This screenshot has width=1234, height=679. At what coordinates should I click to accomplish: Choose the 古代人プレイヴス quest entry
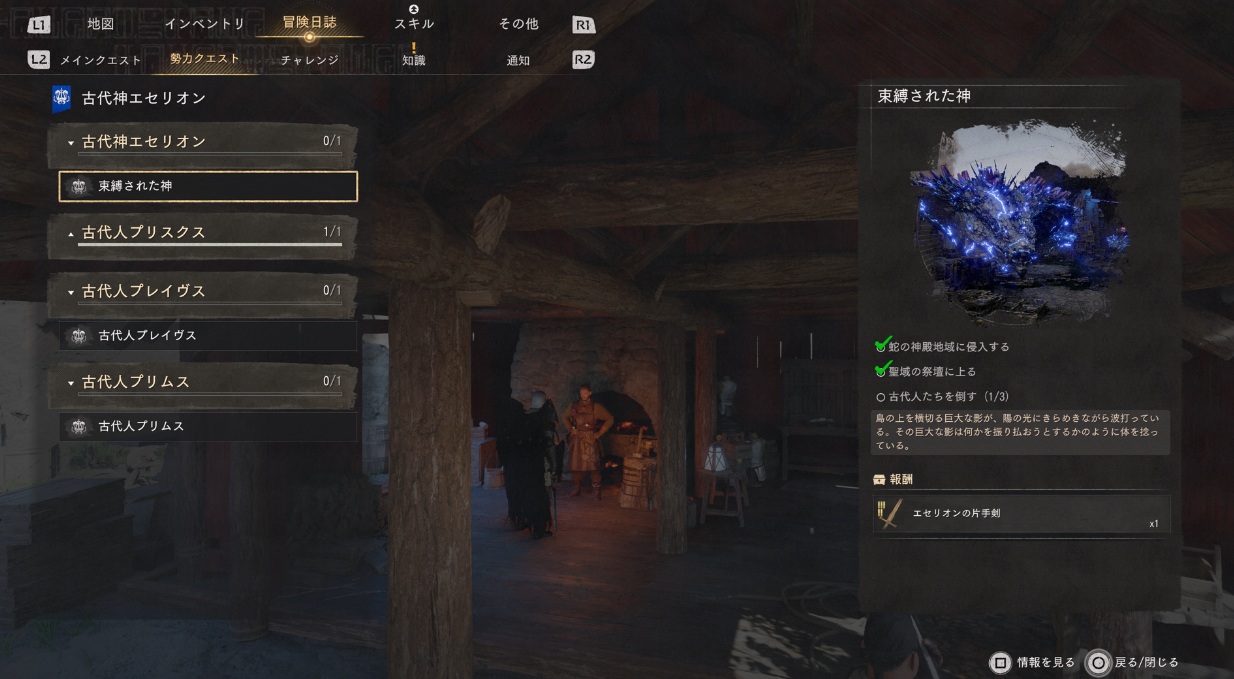pos(208,336)
